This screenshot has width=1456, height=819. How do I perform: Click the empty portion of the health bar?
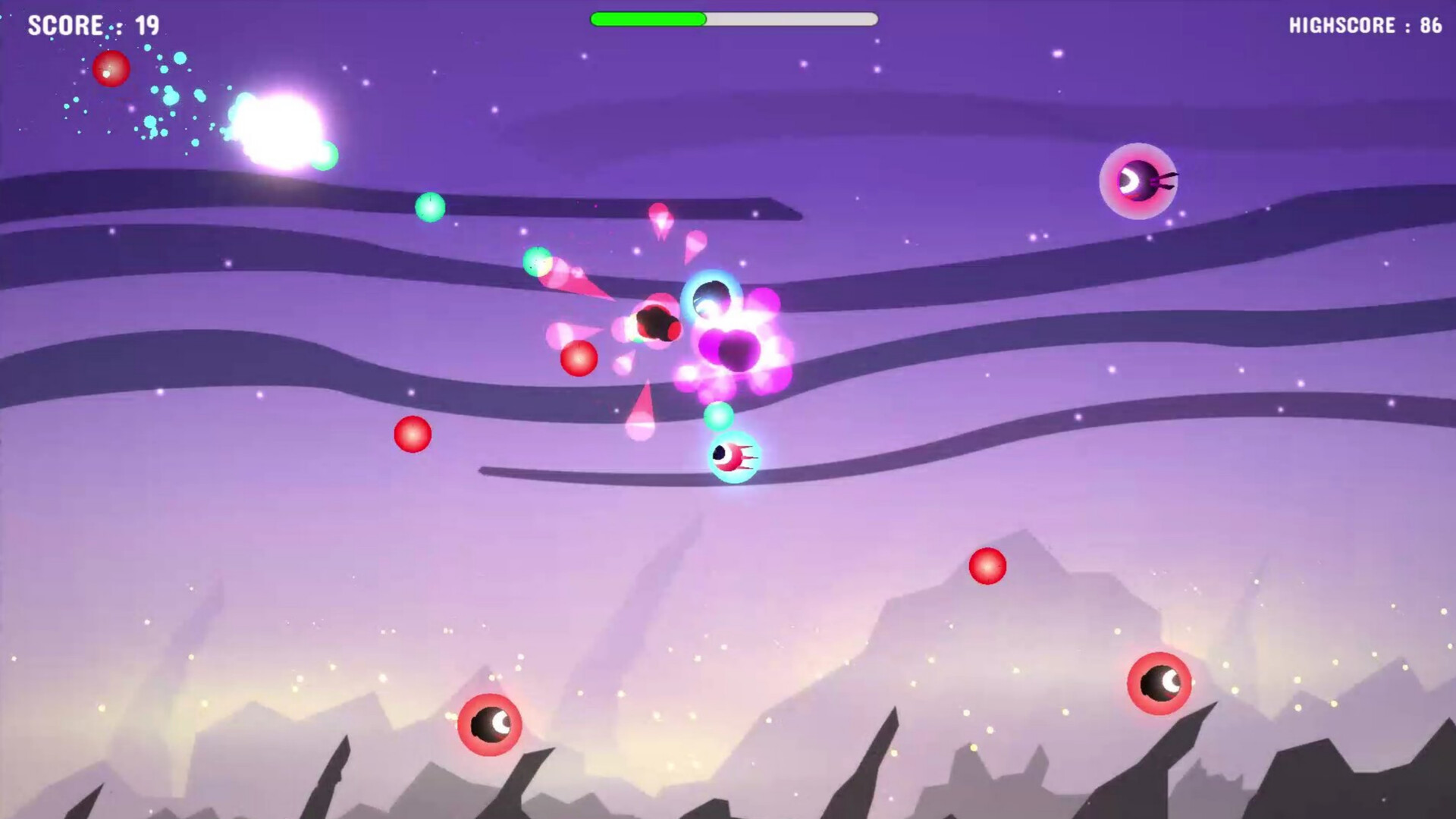[792, 20]
